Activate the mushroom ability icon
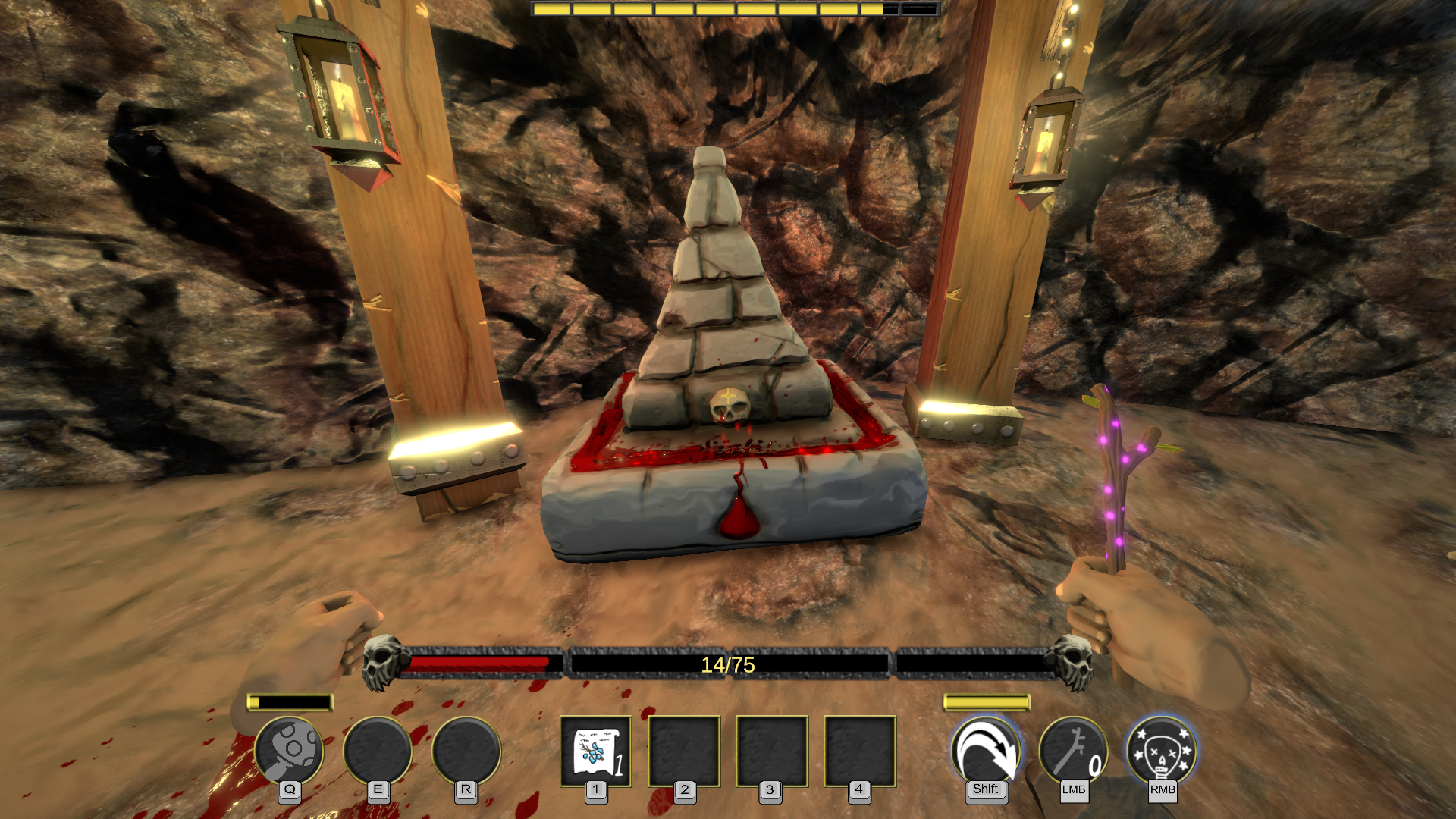This screenshot has height=819, width=1456. click(289, 751)
